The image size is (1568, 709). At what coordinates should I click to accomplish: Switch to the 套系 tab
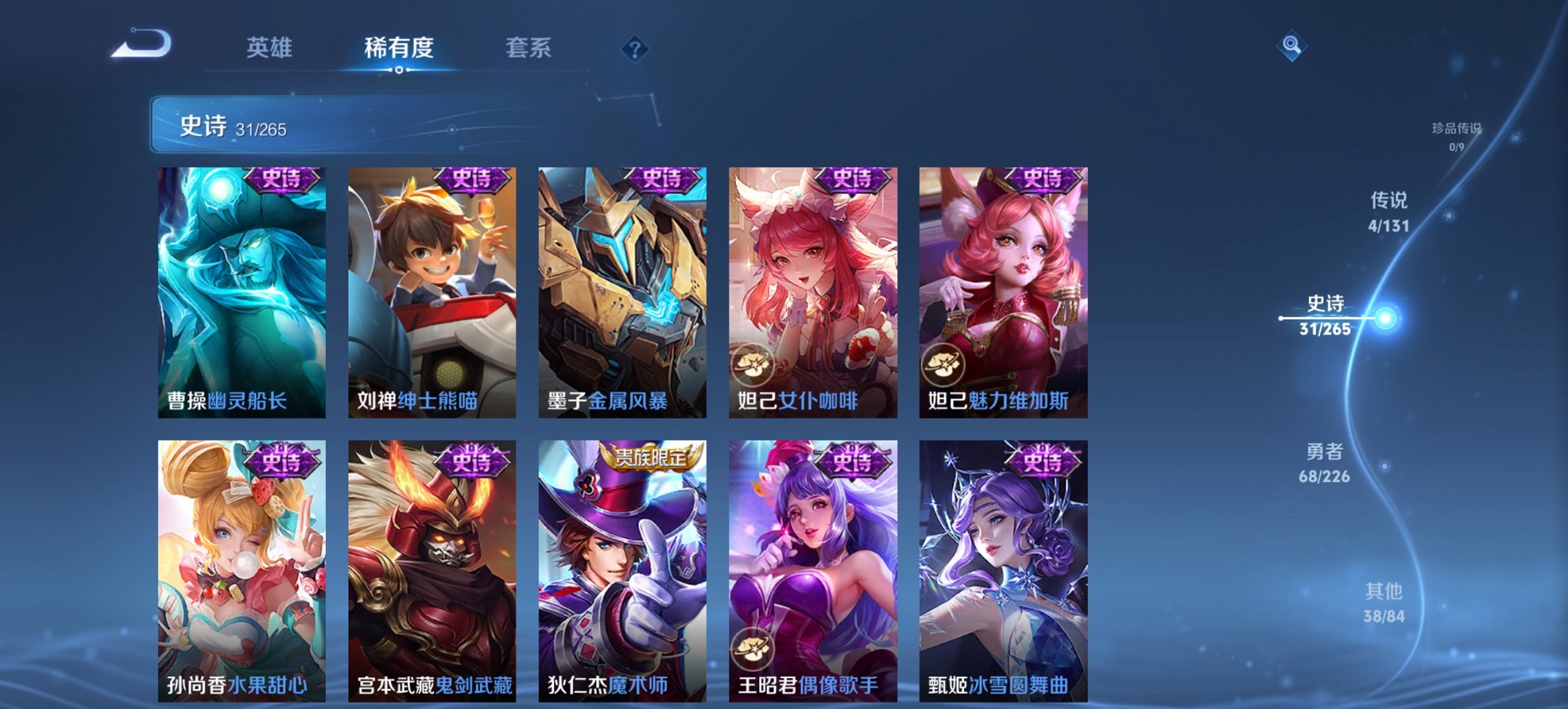point(529,48)
